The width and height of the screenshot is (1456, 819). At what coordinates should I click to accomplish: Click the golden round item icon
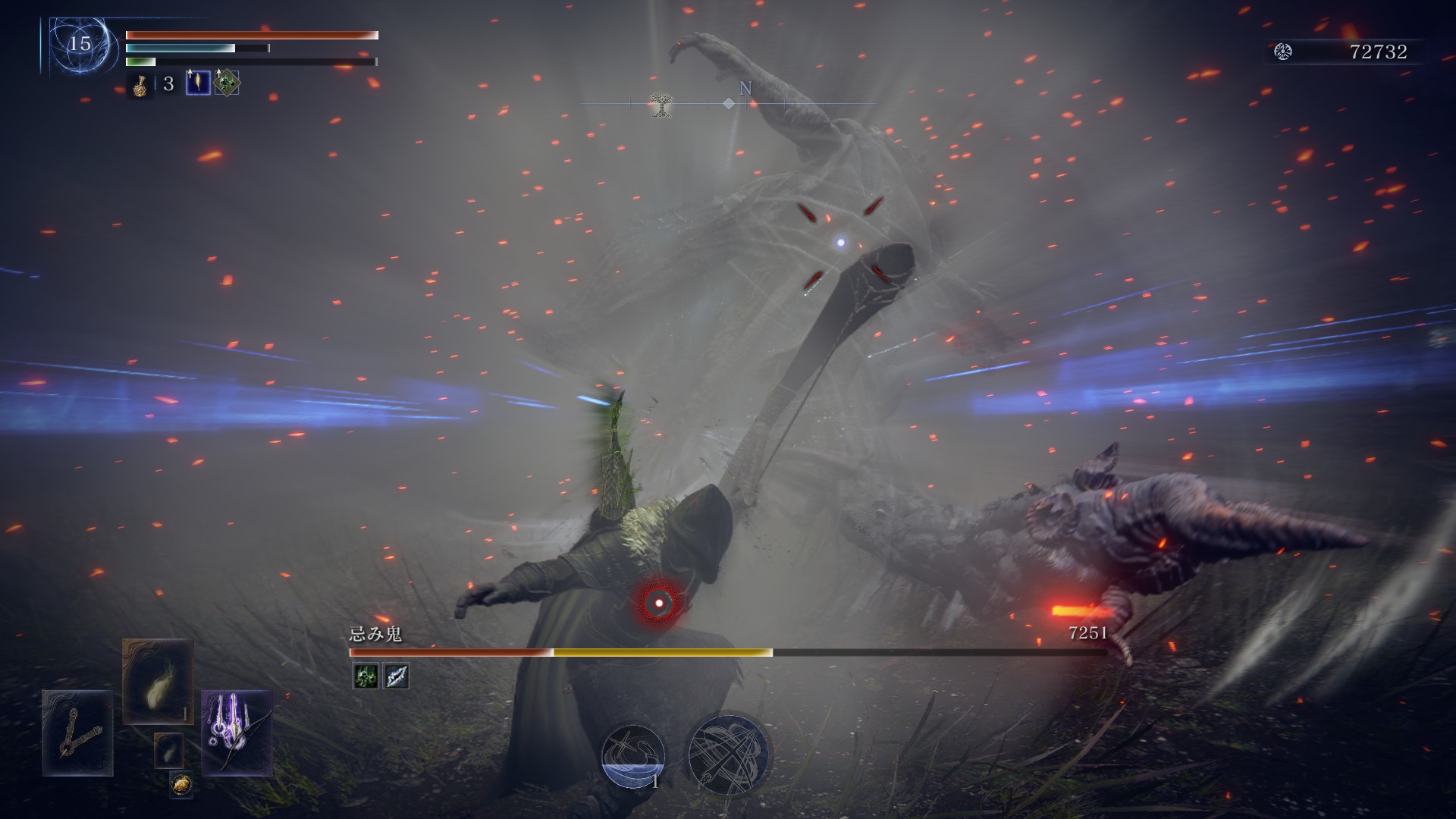coord(180,784)
